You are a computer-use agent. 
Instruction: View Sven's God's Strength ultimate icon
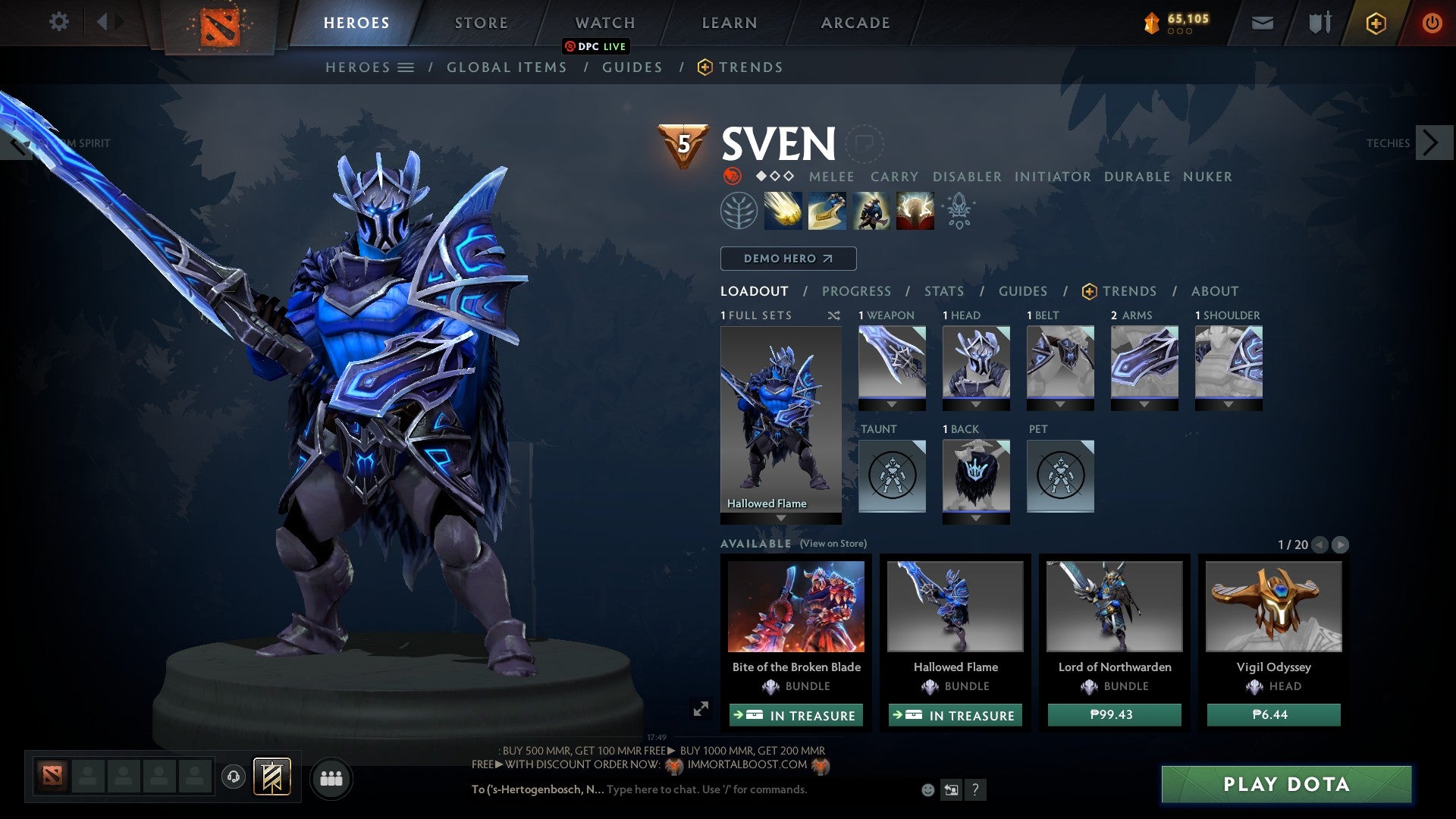click(x=915, y=212)
